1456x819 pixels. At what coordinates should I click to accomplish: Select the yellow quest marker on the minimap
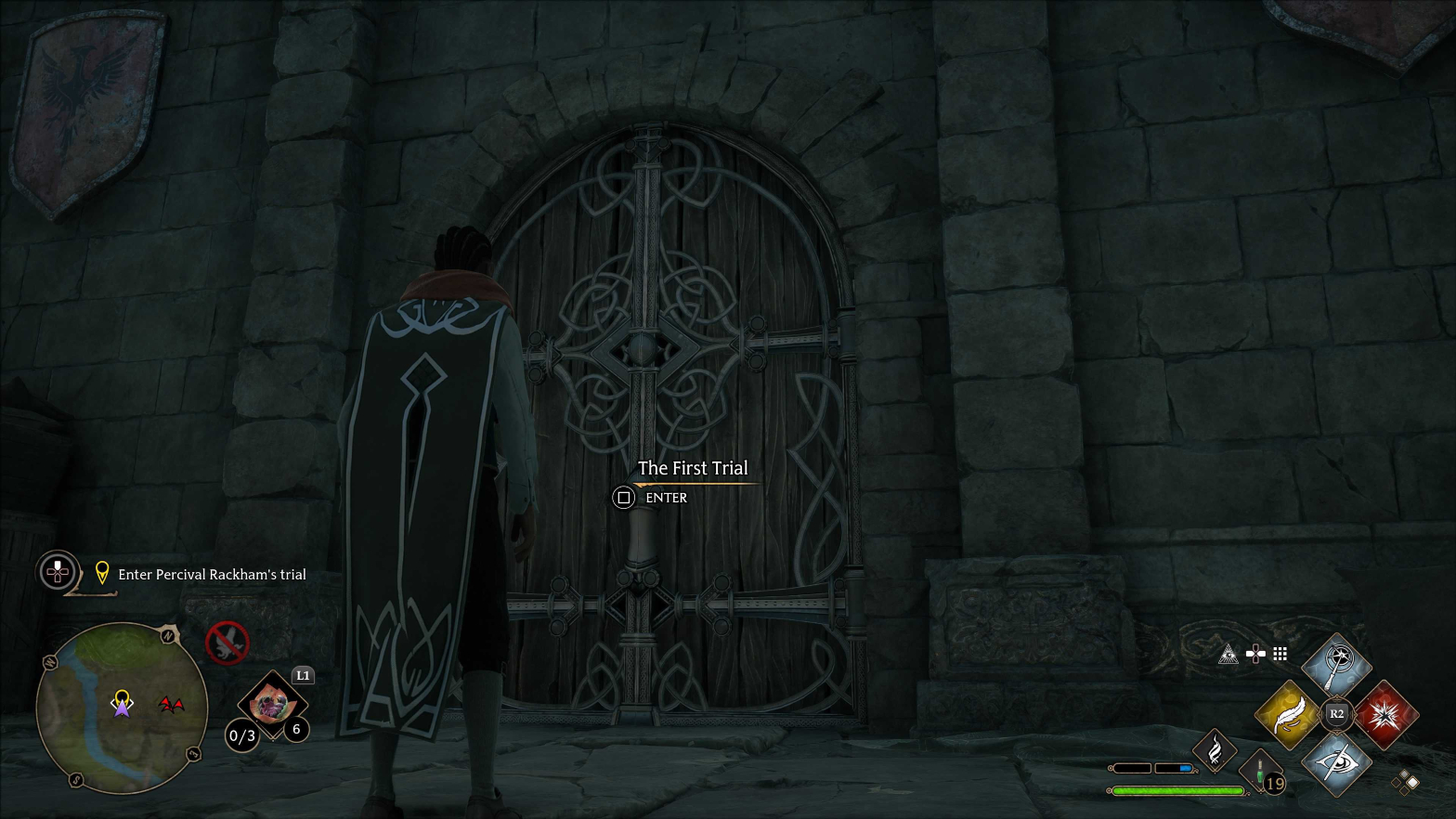[122, 696]
